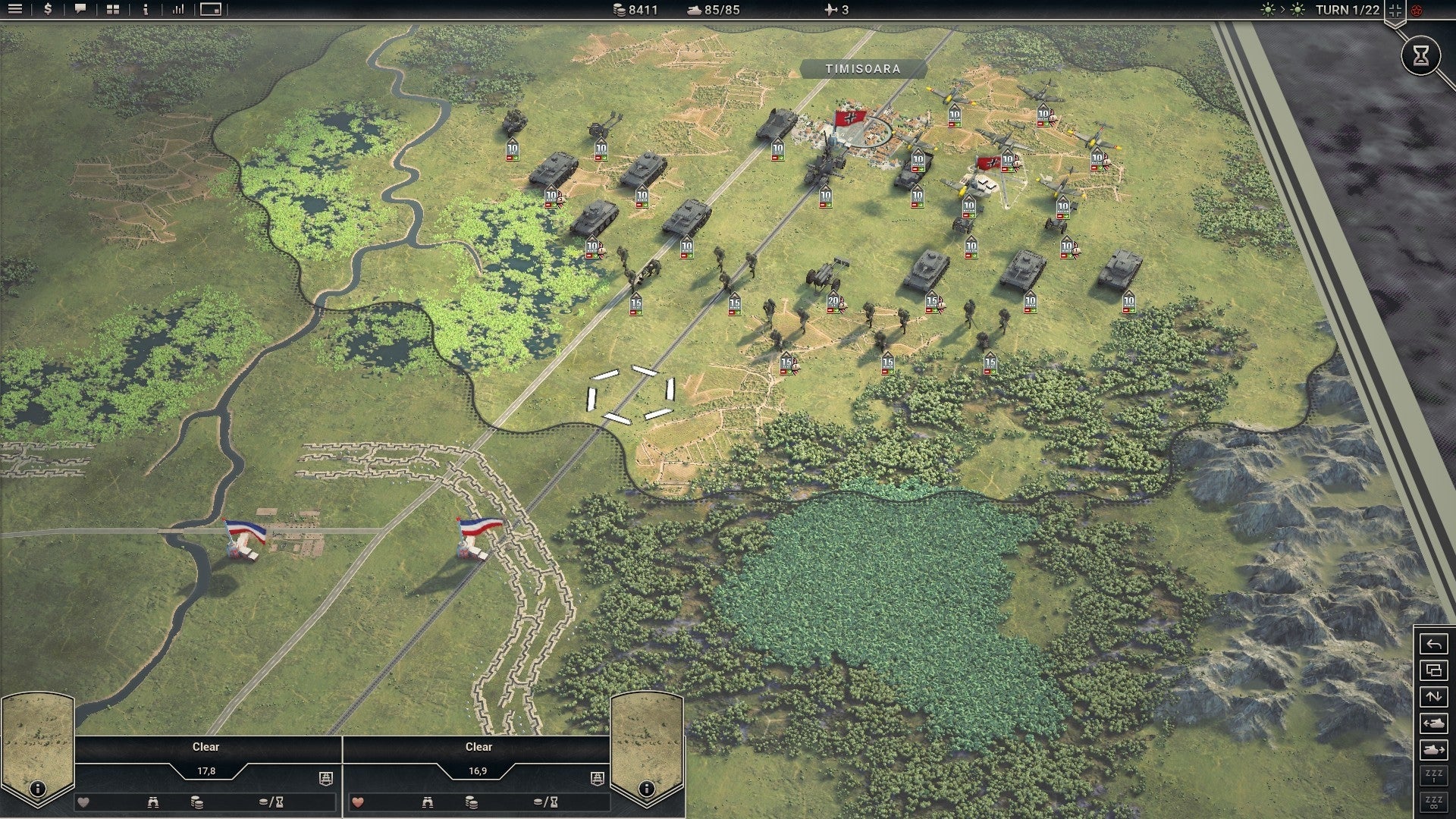Viewport: 1456px width, 819px height.
Task: Open the purchase screen with the dollar icon
Action: pyautogui.click(x=48, y=10)
